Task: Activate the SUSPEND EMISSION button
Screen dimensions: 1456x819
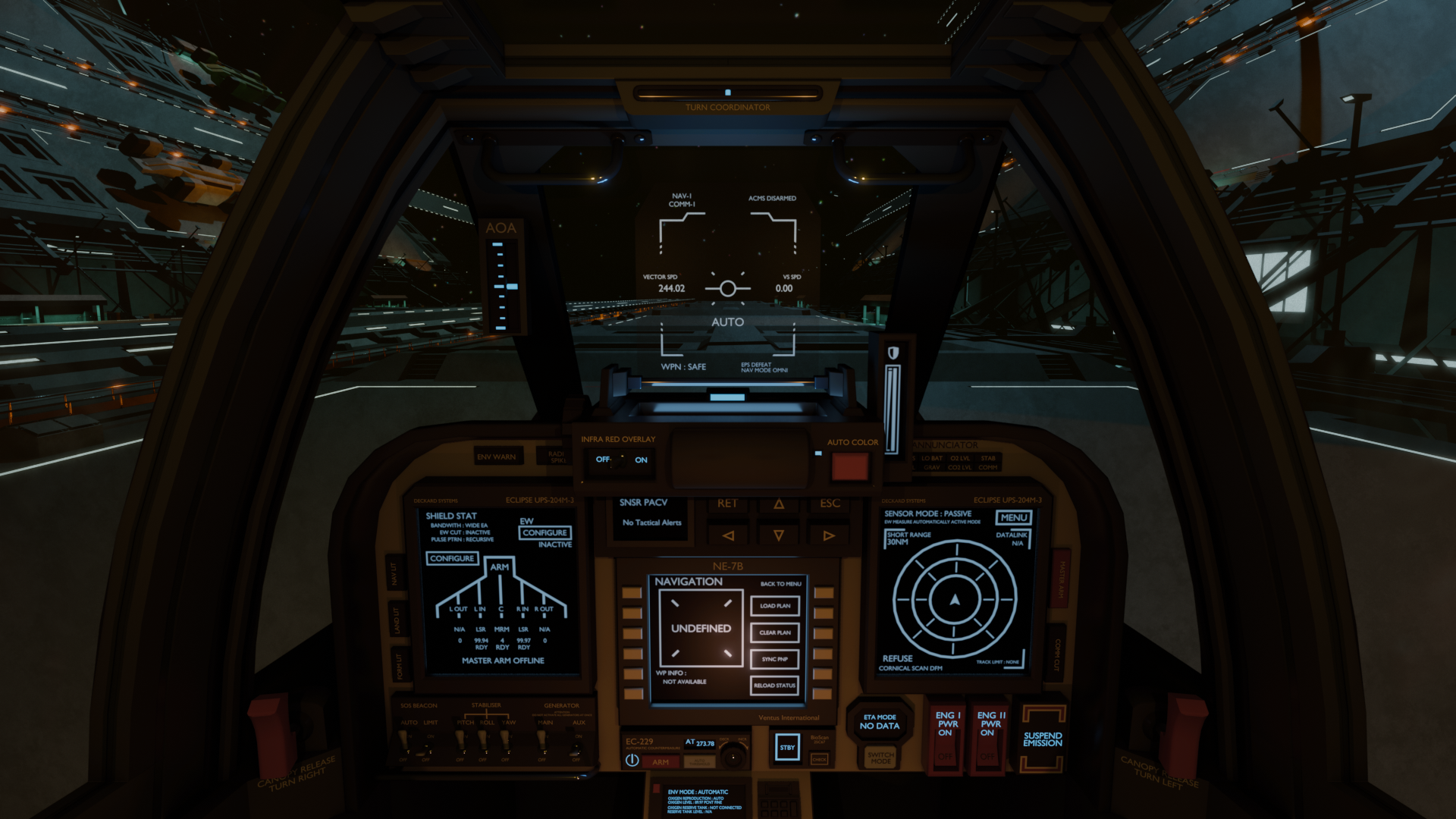Action: tap(1043, 739)
